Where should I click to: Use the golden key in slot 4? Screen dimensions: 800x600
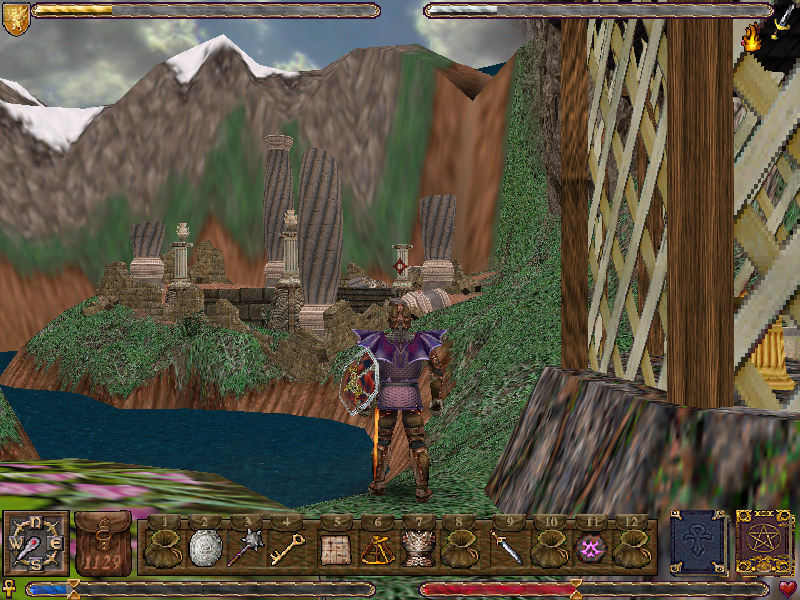[x=286, y=548]
